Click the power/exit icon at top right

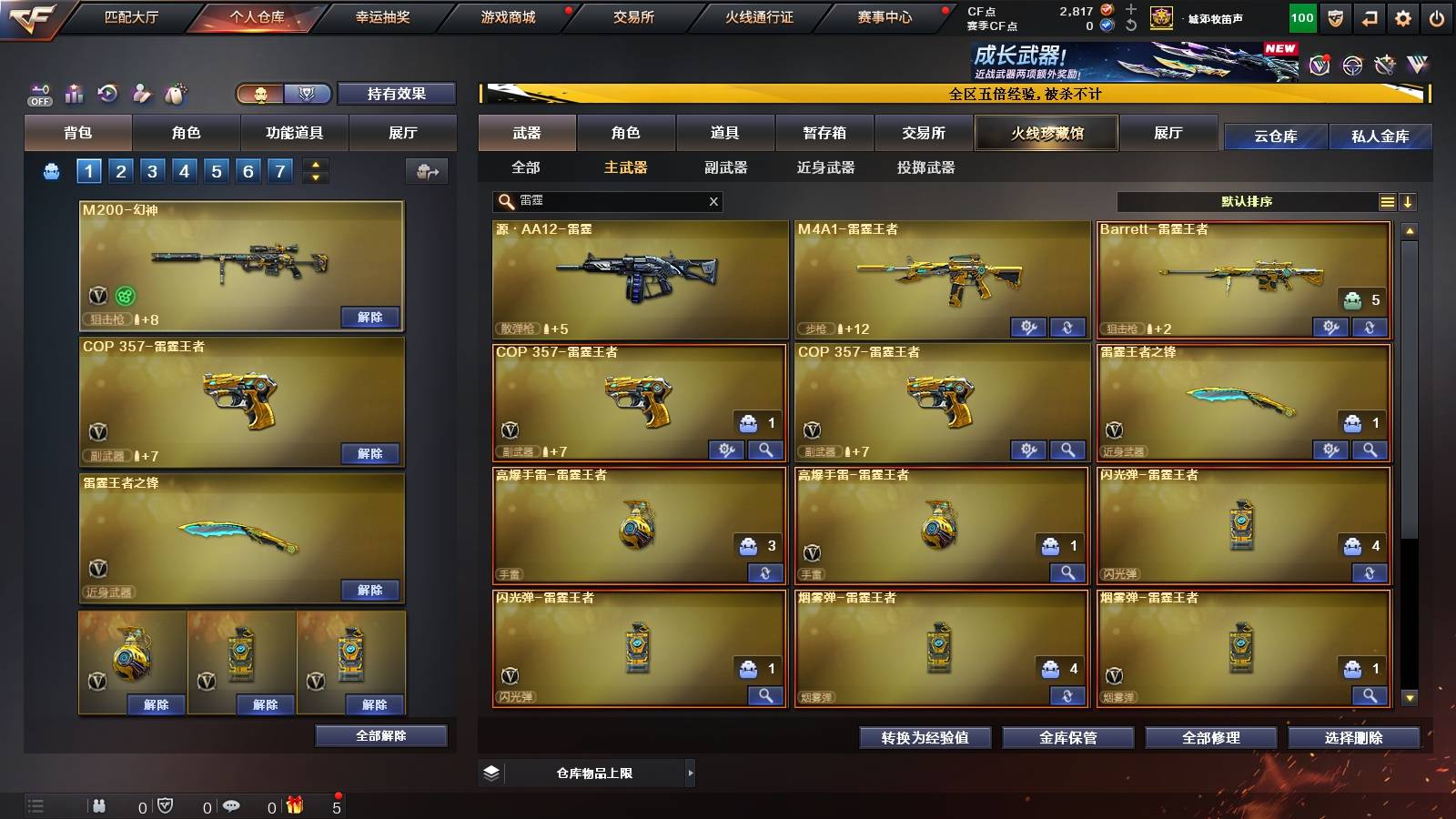tap(1436, 16)
